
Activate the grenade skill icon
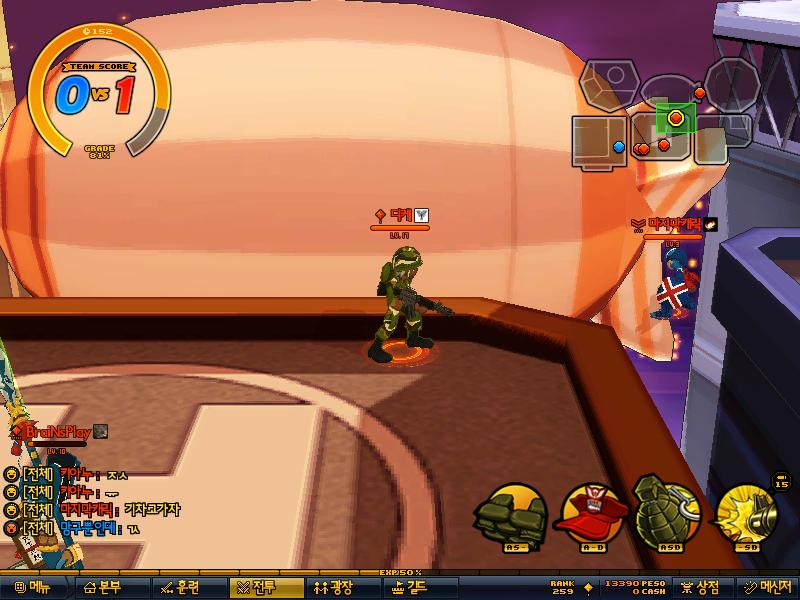pyautogui.click(x=667, y=512)
